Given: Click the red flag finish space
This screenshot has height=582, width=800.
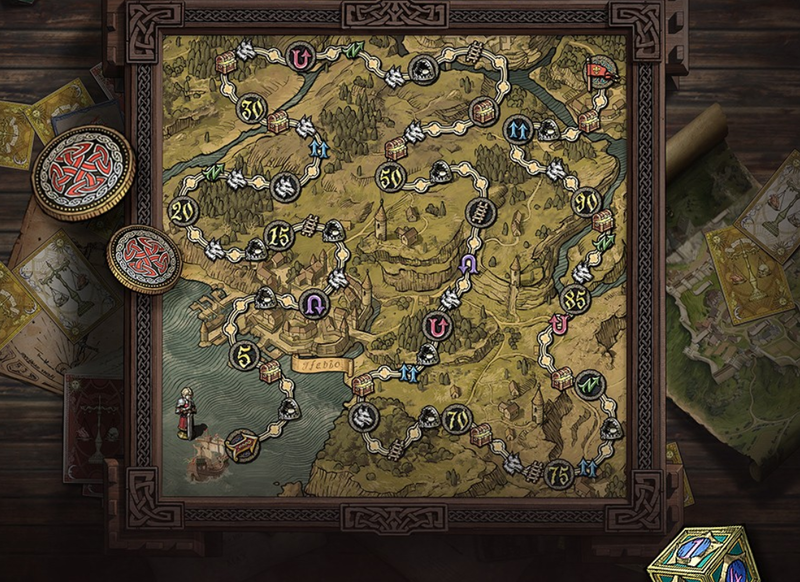Looking at the screenshot, I should coord(598,73).
